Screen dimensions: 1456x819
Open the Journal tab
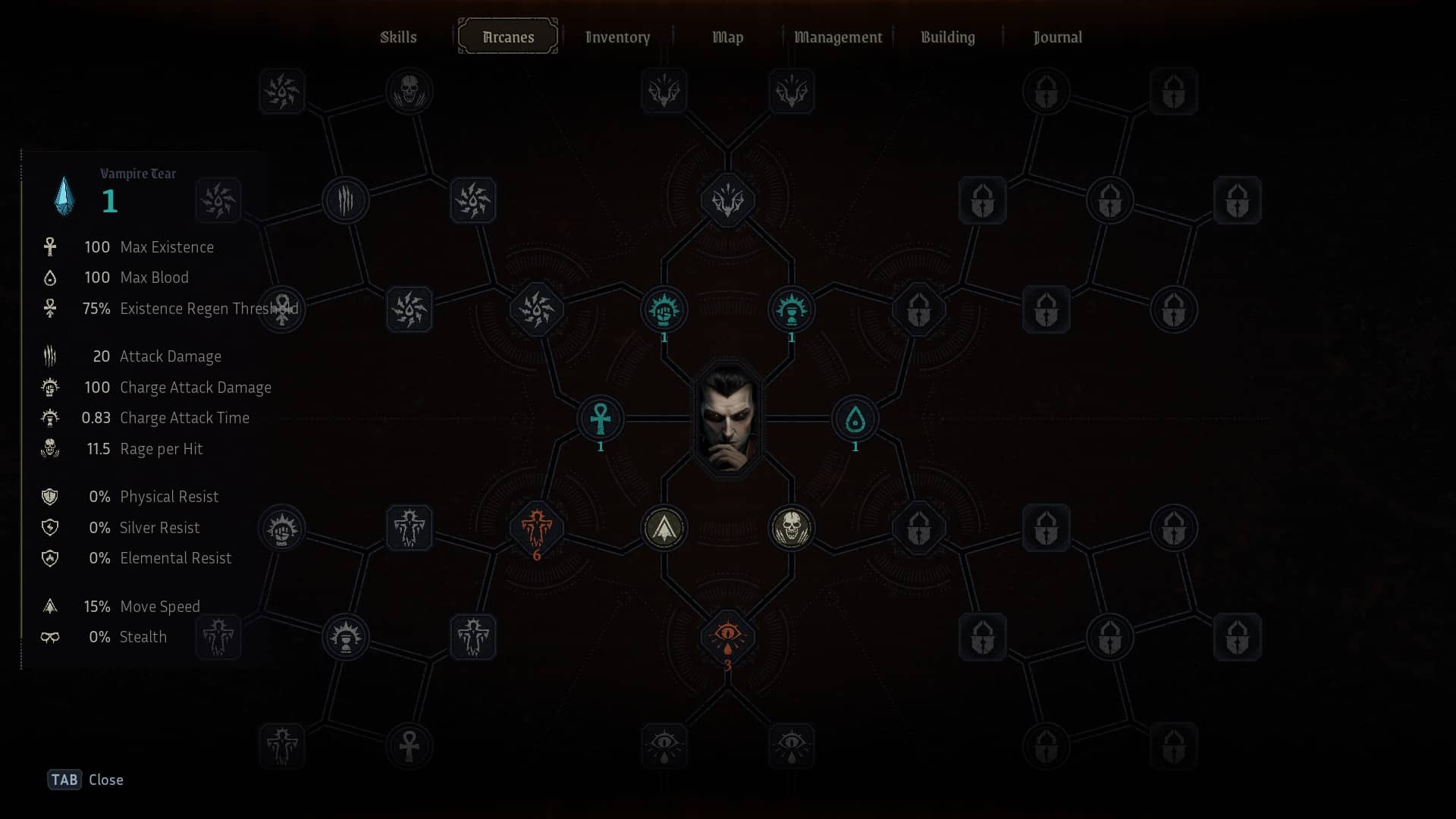1057,37
